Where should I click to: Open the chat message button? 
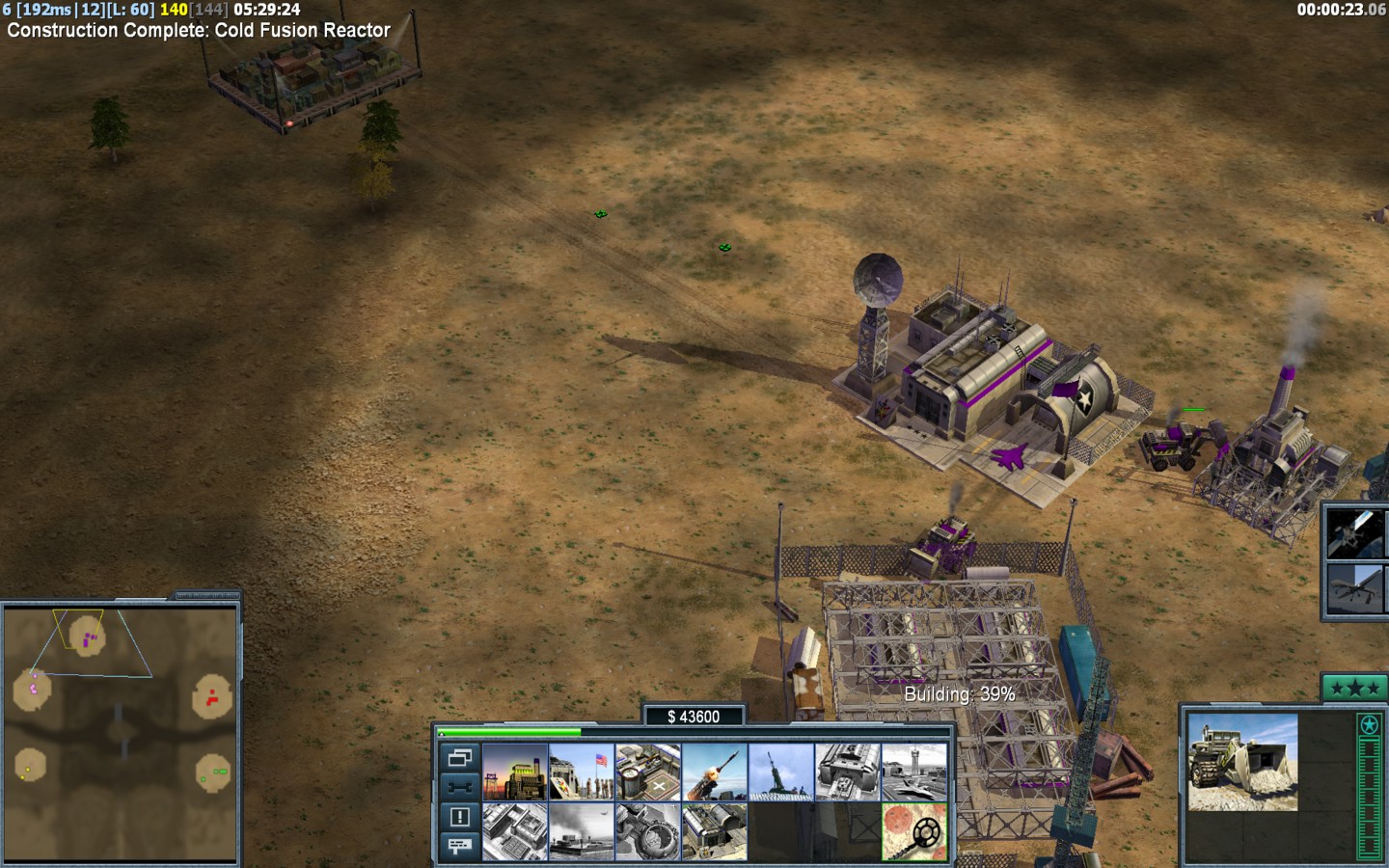point(460,846)
